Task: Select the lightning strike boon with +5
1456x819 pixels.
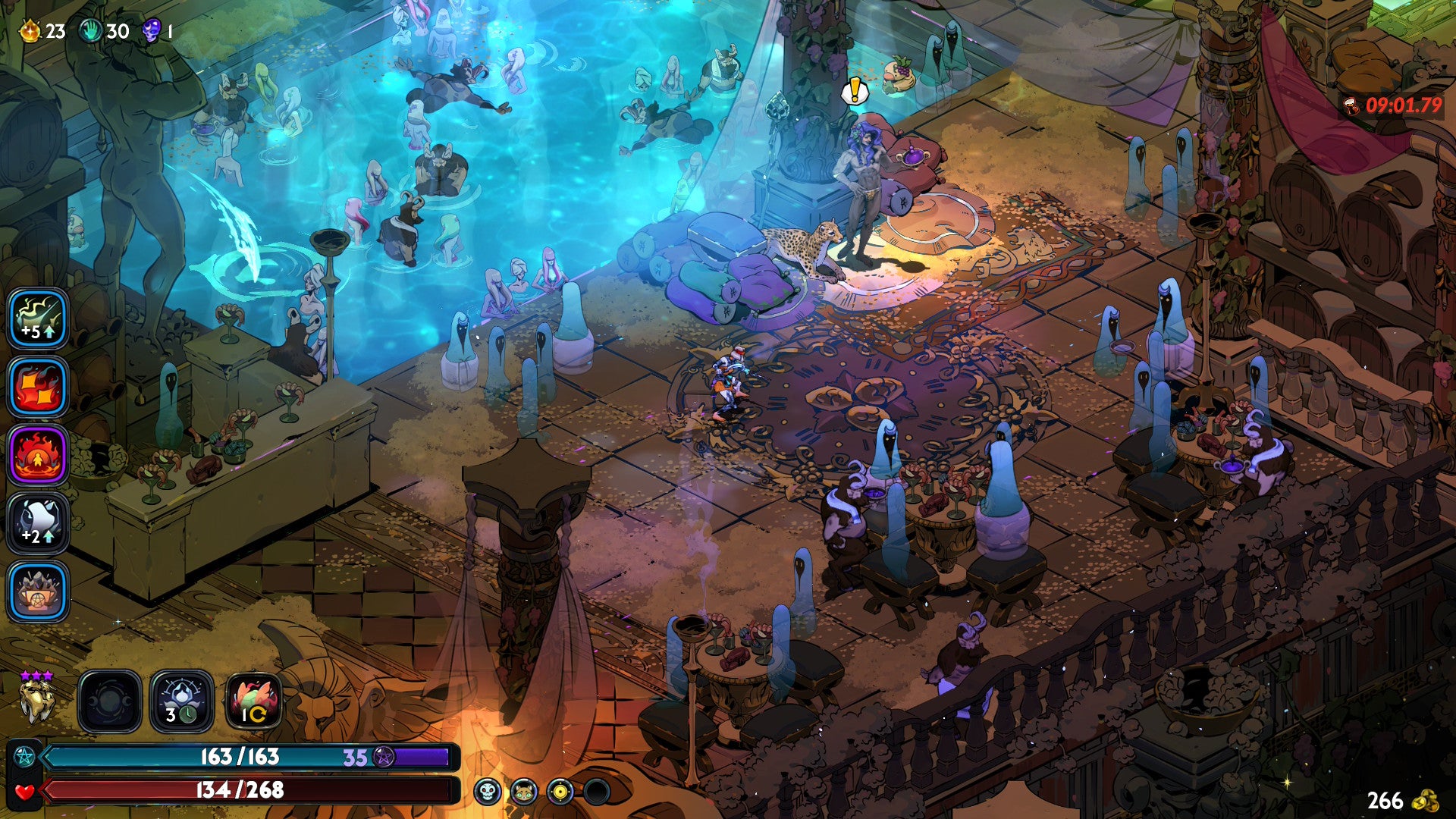Action: 38,318
